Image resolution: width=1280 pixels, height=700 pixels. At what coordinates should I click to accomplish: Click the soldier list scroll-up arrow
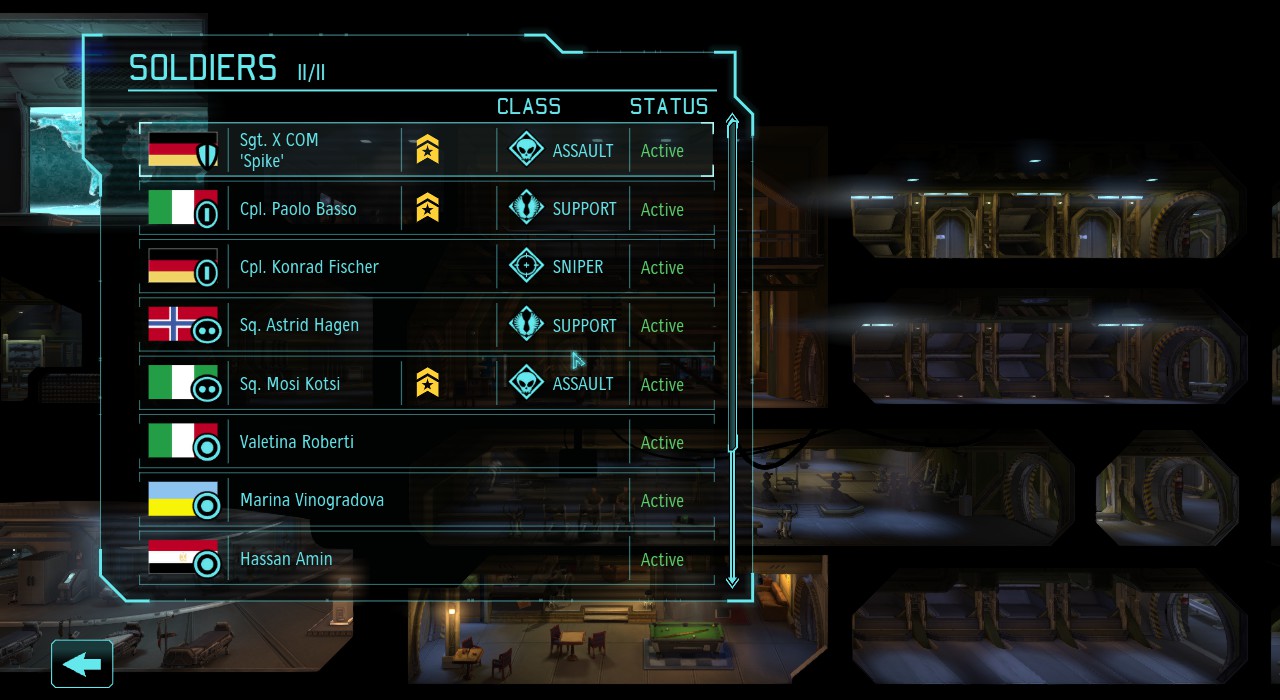point(732,123)
